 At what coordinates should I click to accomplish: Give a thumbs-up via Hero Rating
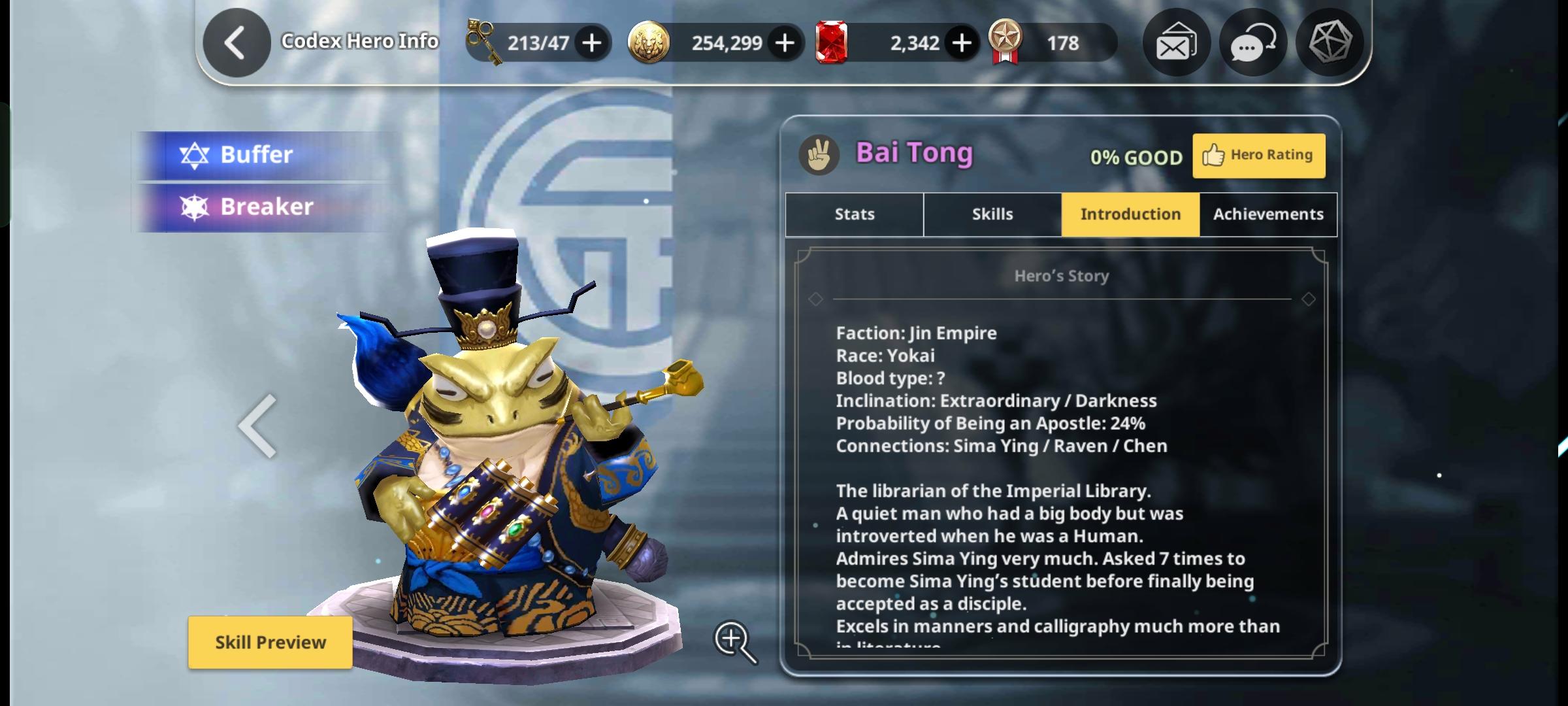(x=1258, y=155)
